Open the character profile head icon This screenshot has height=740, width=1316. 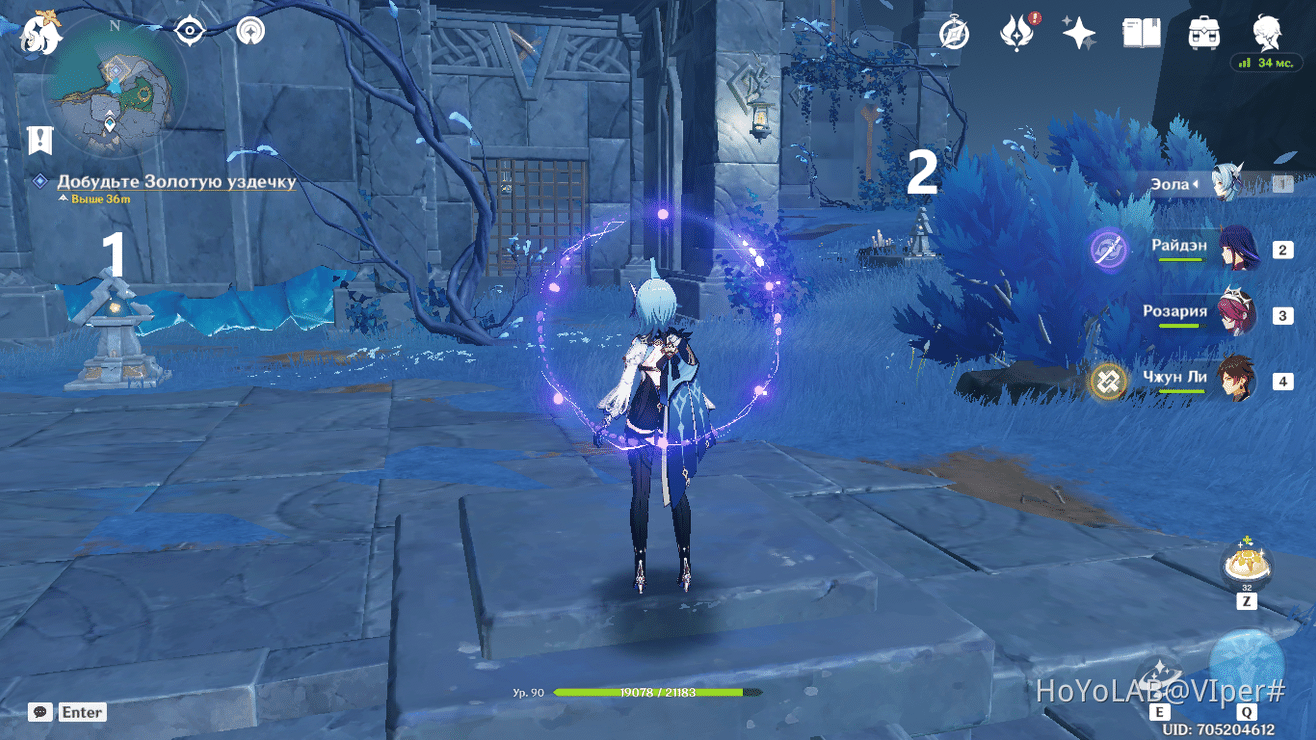pos(1267,32)
